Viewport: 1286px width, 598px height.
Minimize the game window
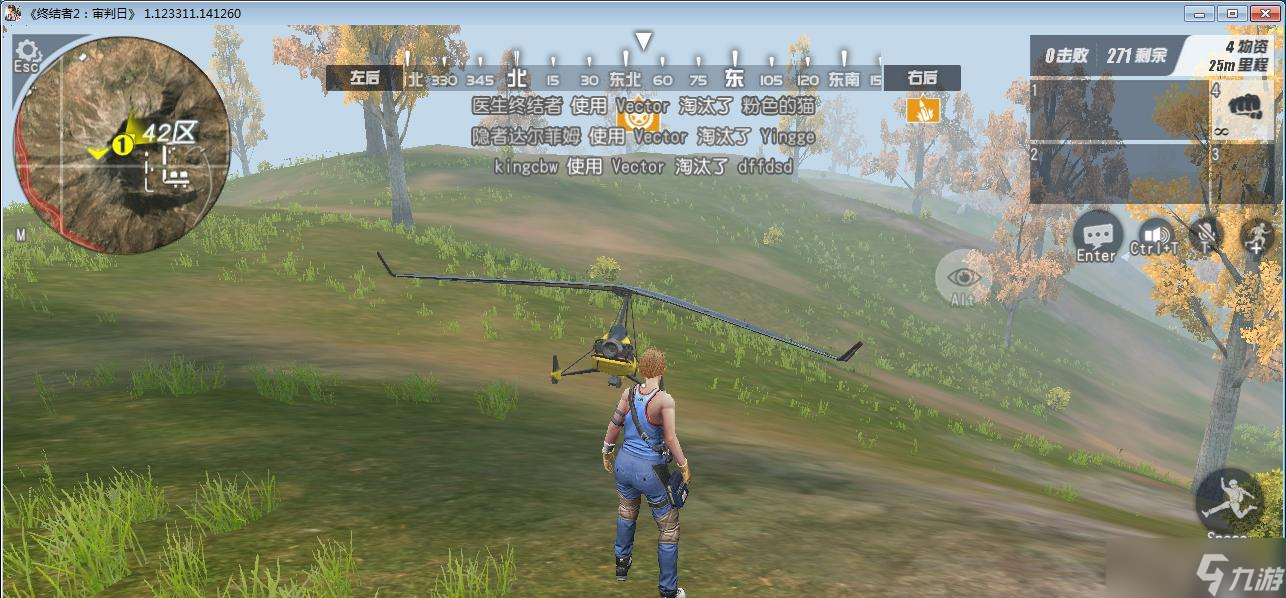(x=1199, y=13)
